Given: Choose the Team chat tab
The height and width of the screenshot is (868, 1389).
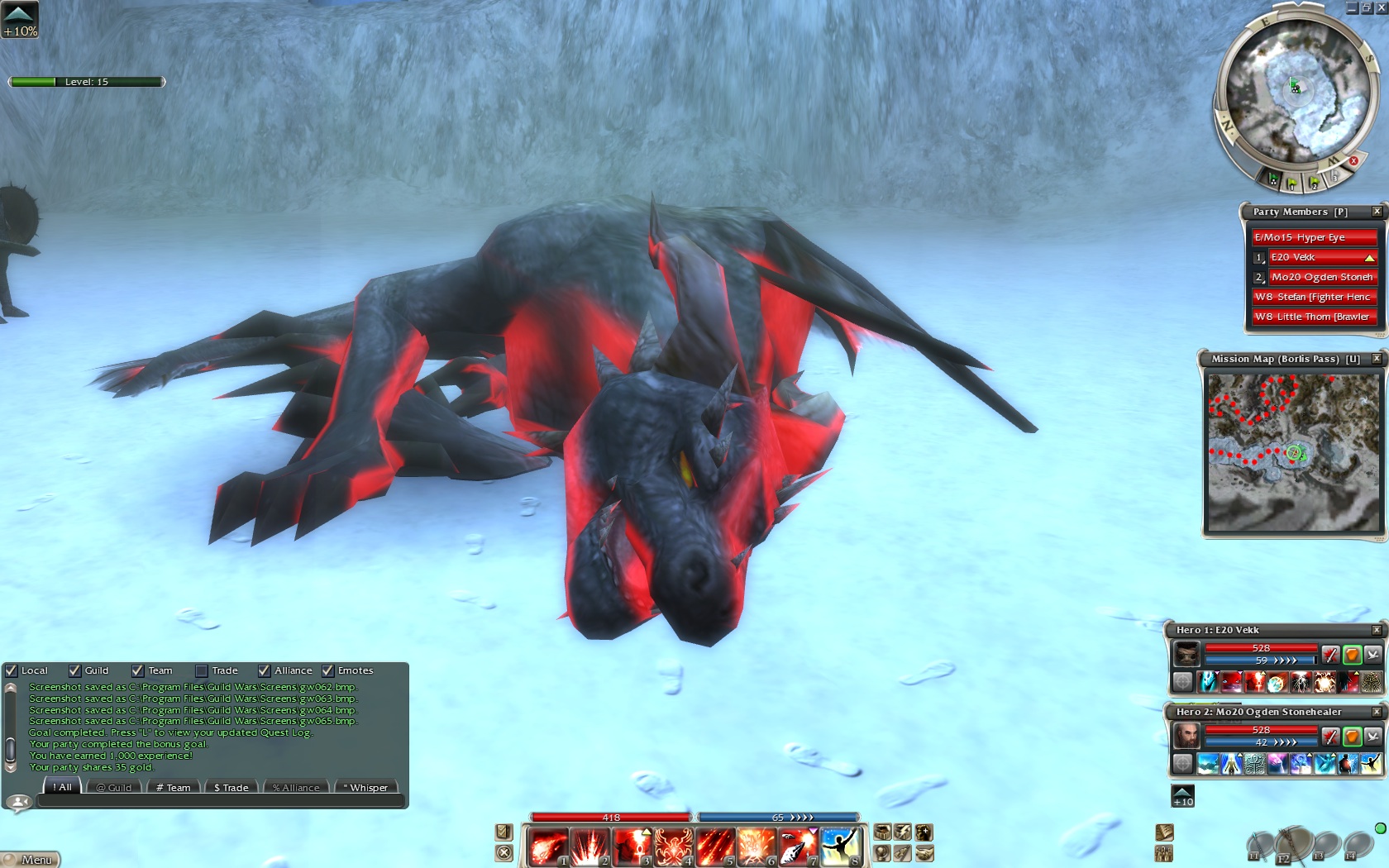Looking at the screenshot, I should (x=174, y=788).
